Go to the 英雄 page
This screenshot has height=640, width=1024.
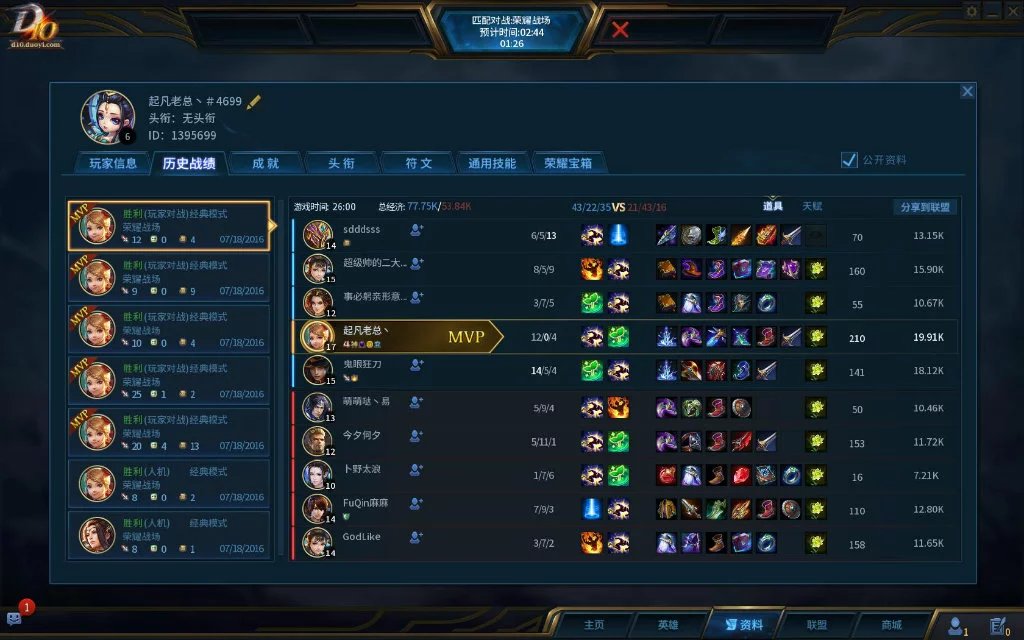[667, 625]
